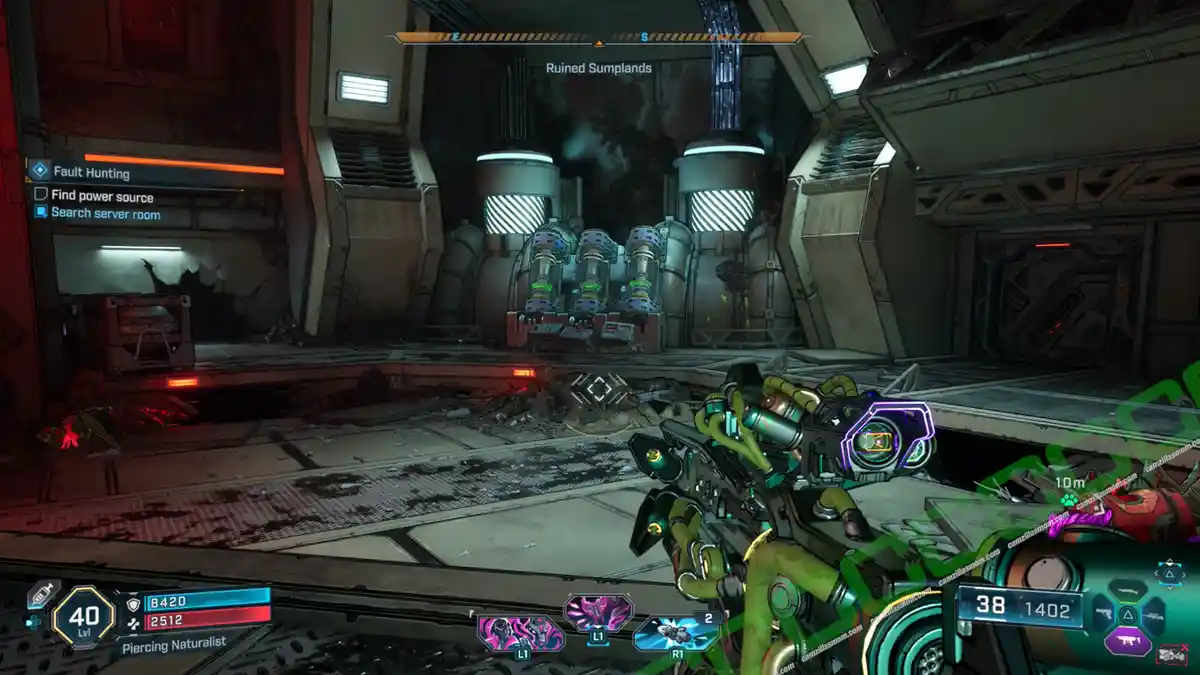Activate the leftmost pink creature action skill
The image size is (1200, 675).
coord(520,634)
